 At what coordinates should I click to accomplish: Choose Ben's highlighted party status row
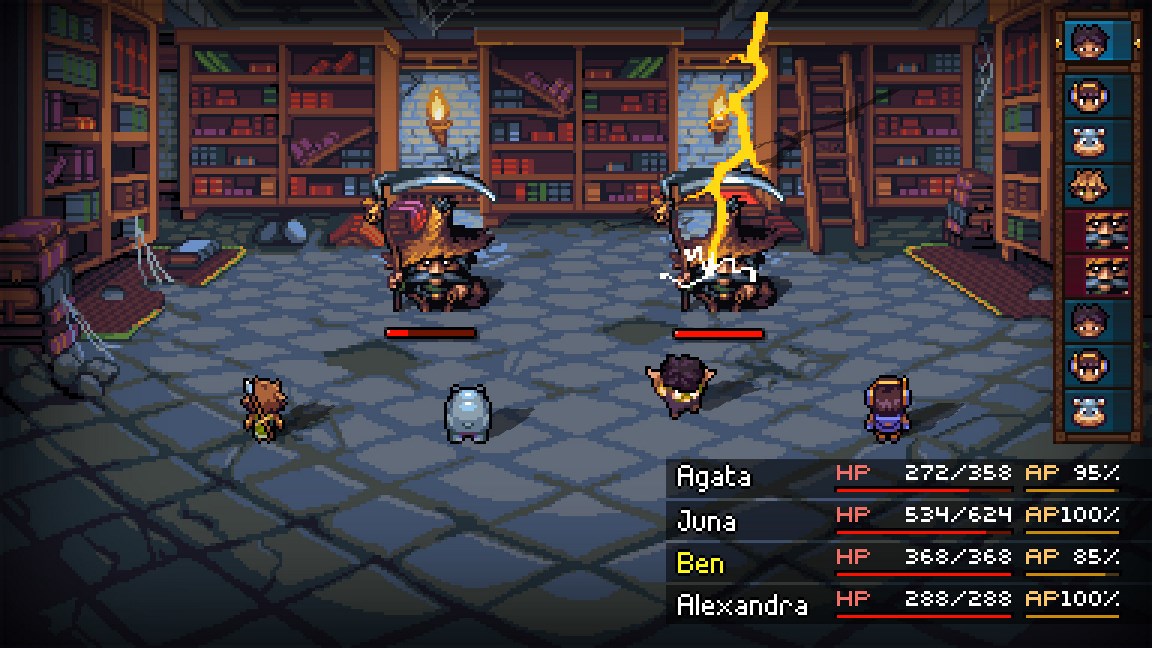click(x=896, y=562)
